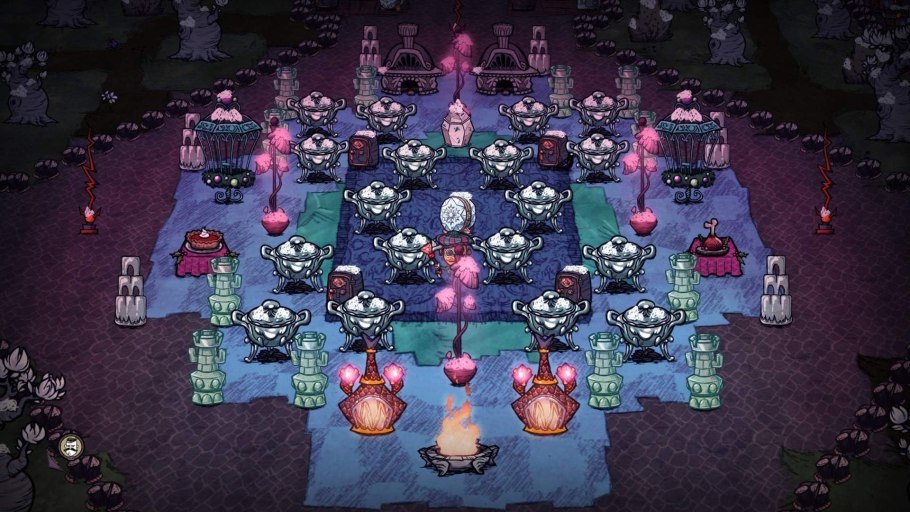Click the round mustached player portrait indicator

click(70, 446)
